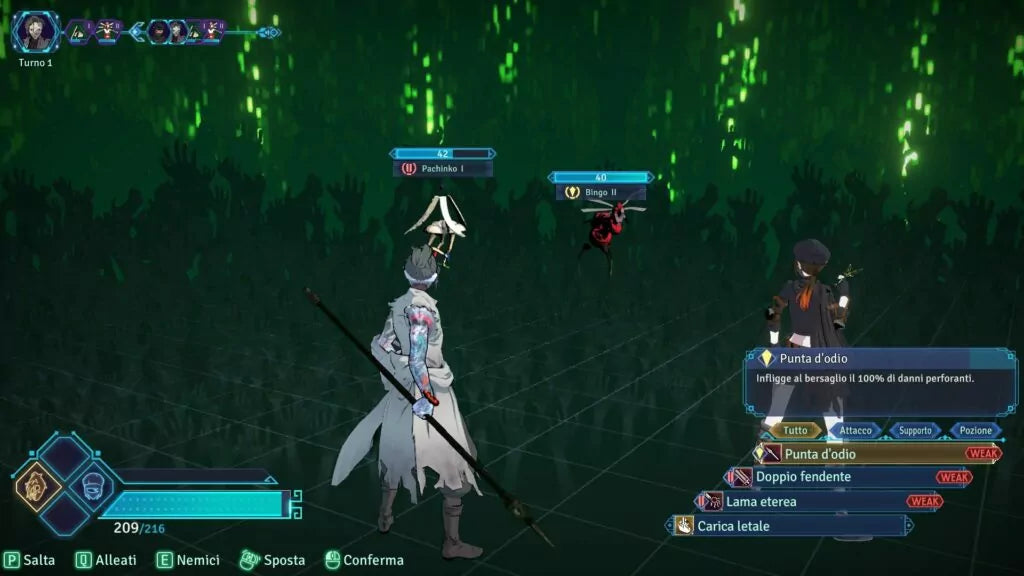Target the Bingo II enemy nameplate

(601, 192)
